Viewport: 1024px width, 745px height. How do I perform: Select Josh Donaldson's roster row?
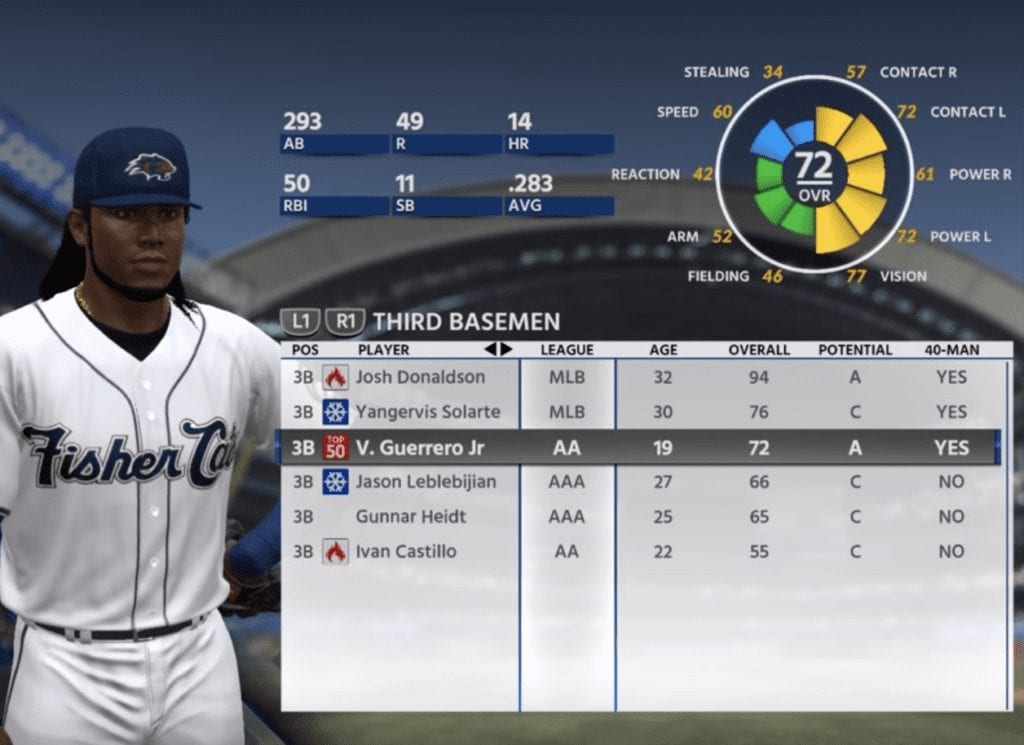[420, 377]
